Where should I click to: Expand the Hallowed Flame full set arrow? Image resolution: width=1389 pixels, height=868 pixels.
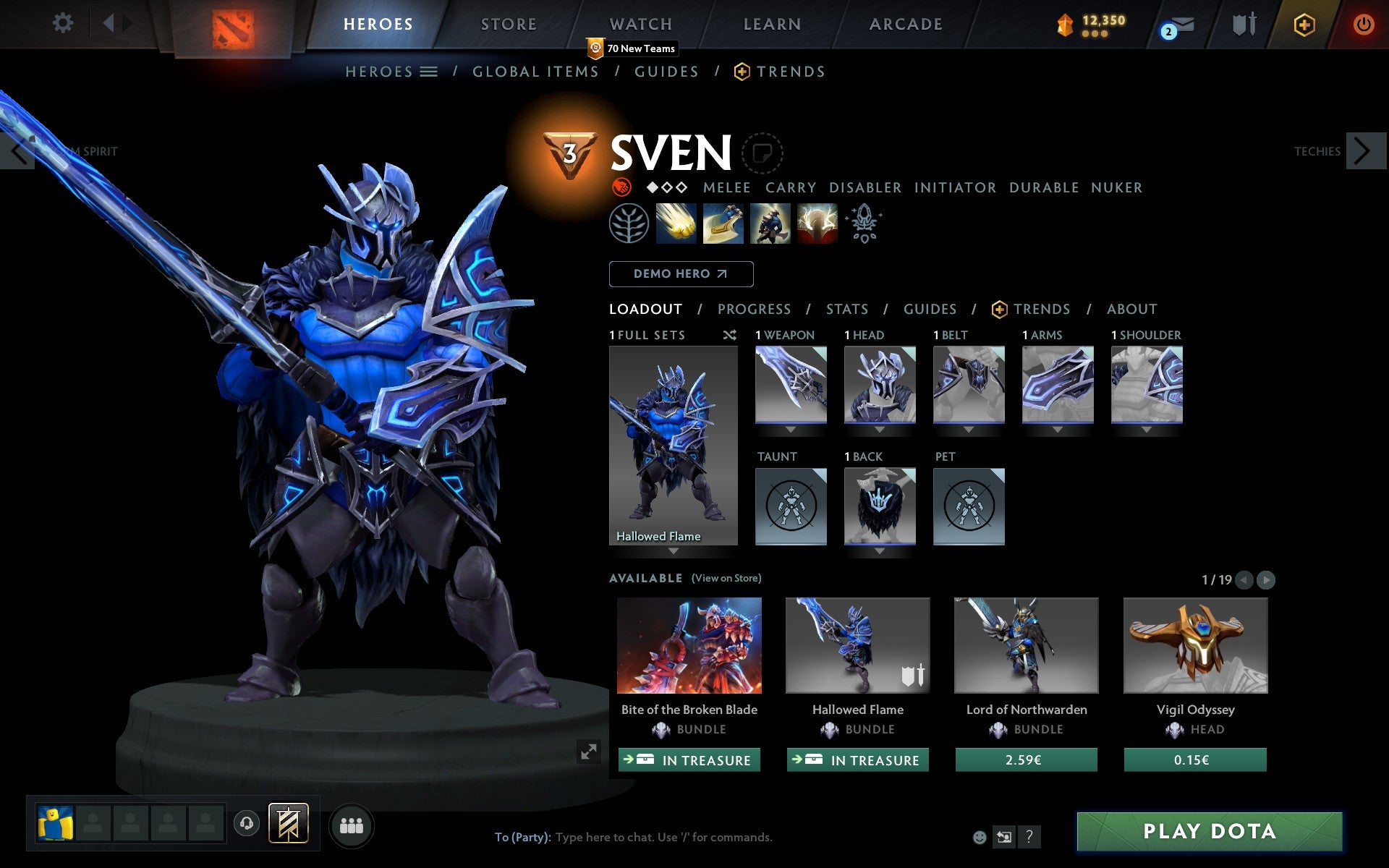674,551
